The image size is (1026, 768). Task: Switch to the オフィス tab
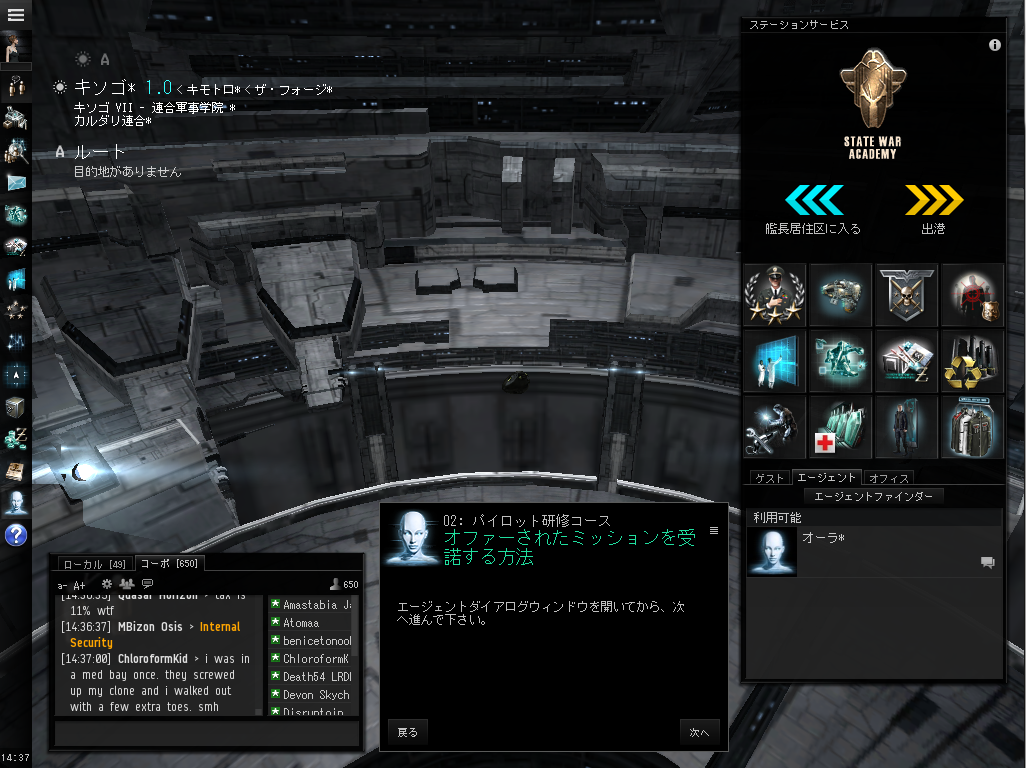[x=888, y=478]
